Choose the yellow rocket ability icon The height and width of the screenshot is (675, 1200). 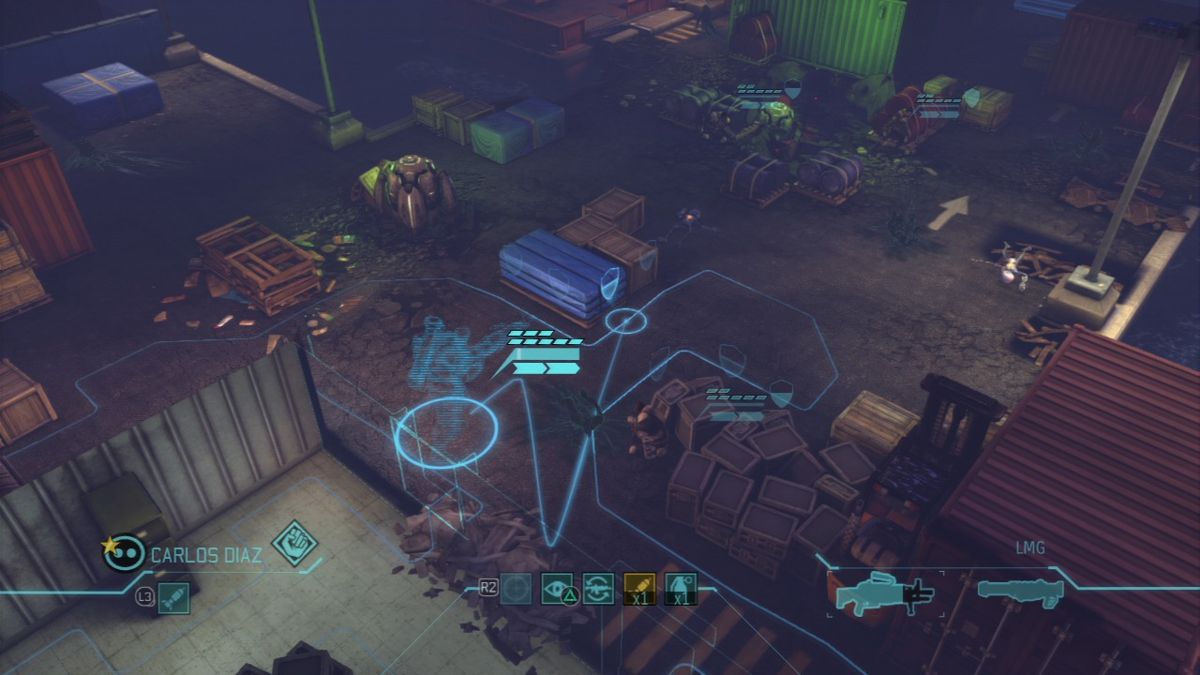pos(639,589)
